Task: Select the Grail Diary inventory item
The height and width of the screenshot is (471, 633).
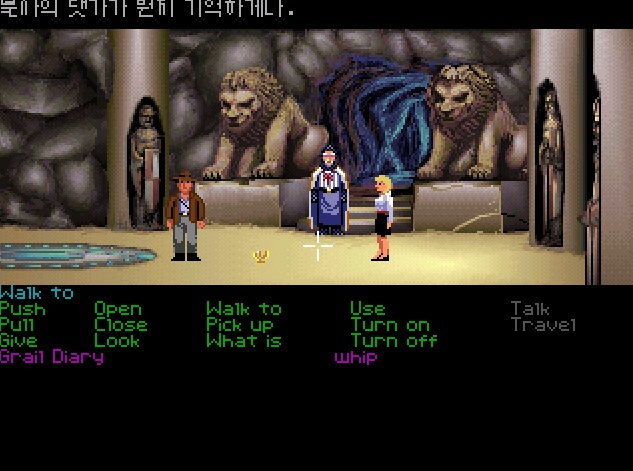Action: (x=52, y=357)
